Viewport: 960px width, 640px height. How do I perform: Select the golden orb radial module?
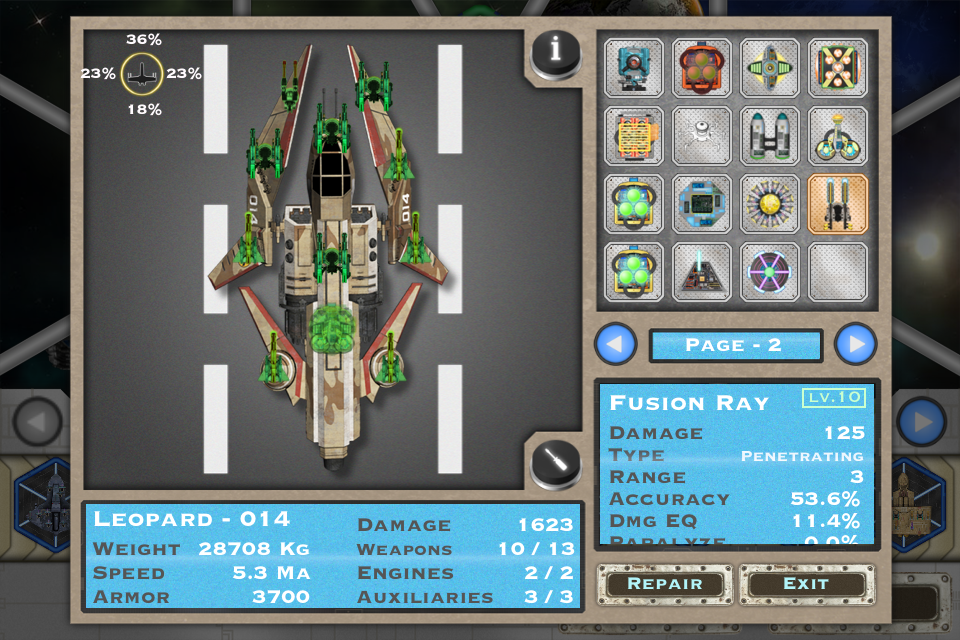click(770, 204)
